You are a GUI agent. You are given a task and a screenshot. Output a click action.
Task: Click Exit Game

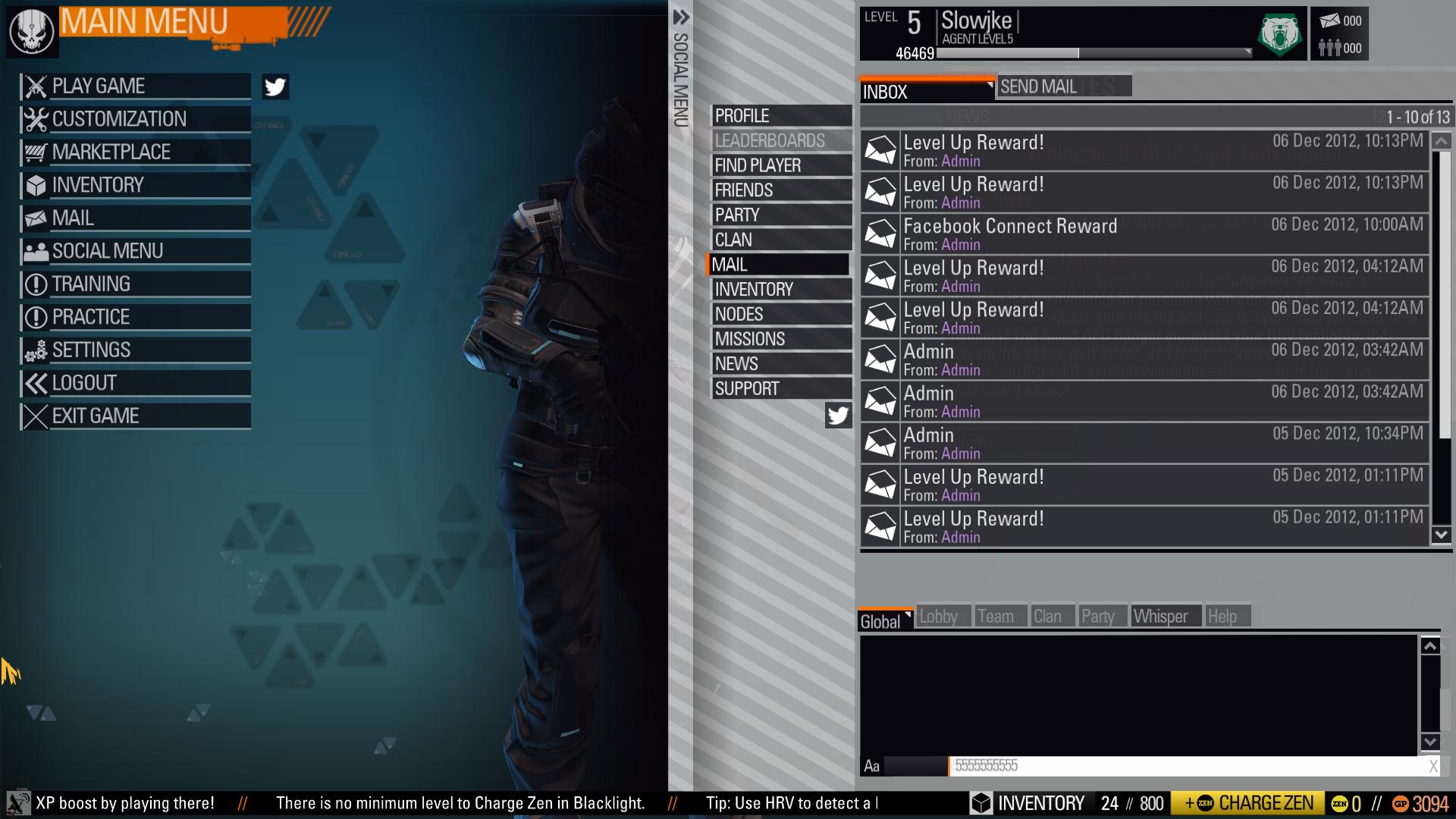tap(135, 416)
